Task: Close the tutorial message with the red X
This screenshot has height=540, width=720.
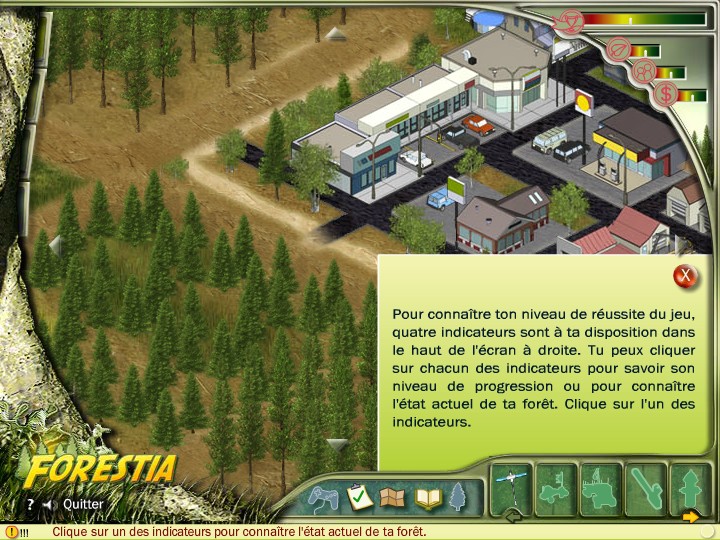Action: 685,275
